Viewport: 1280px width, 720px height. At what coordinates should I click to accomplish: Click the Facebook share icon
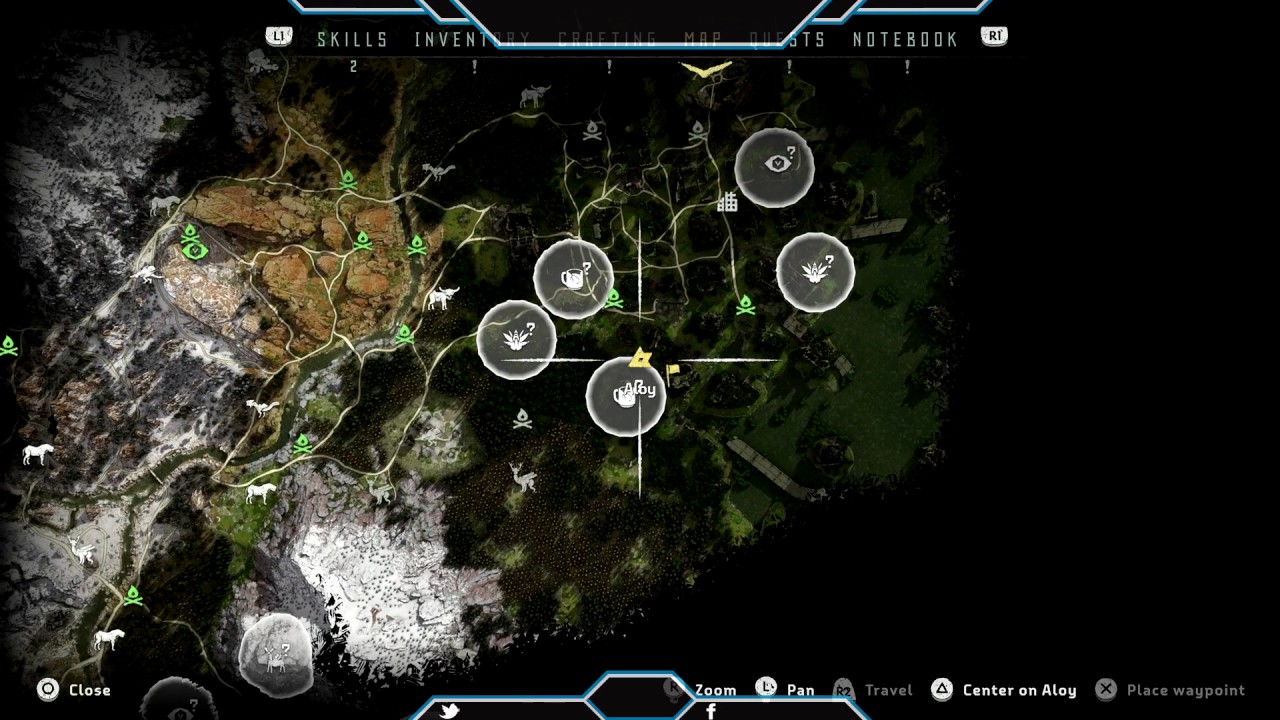tap(711, 711)
